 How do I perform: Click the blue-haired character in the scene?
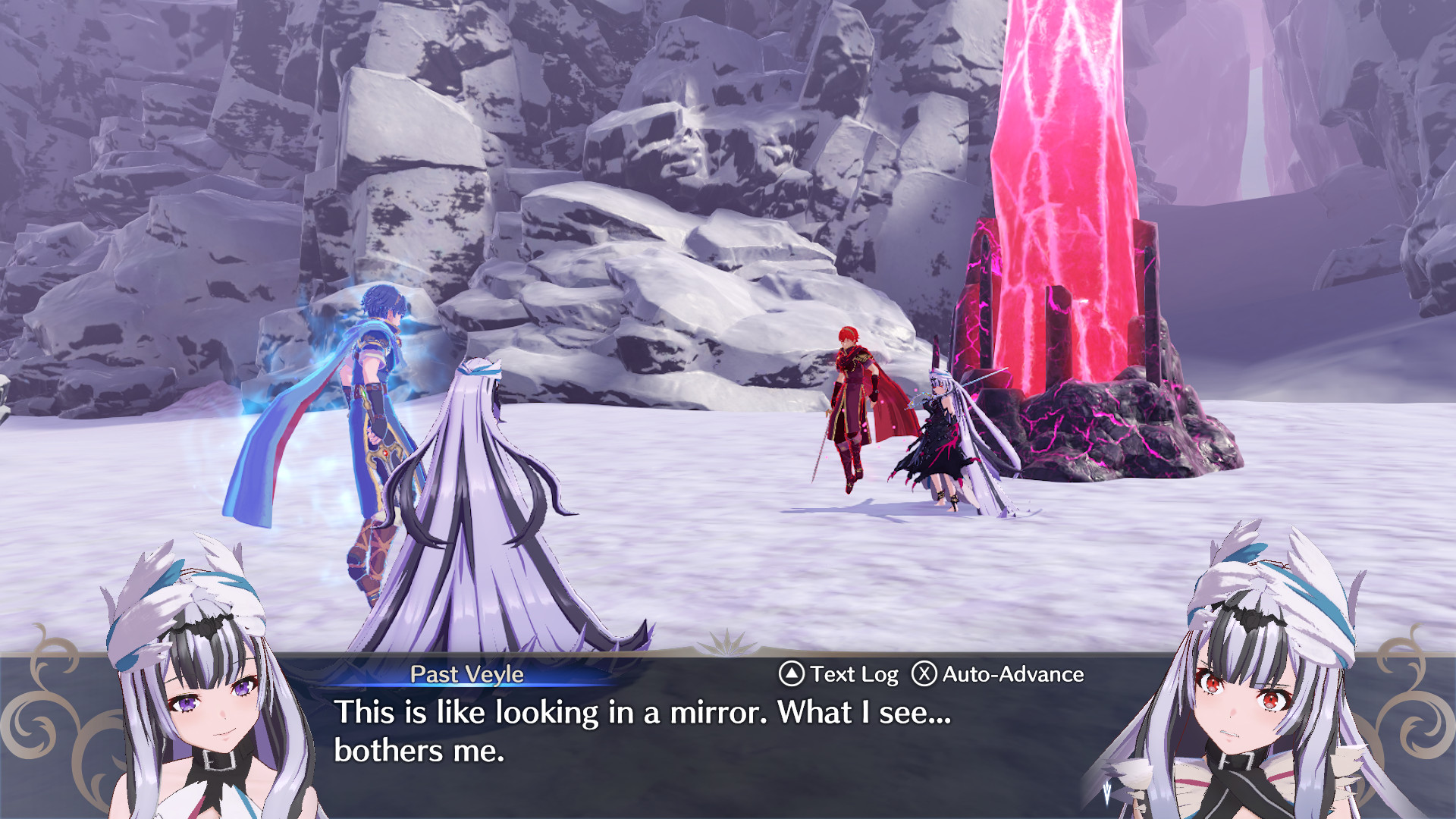(372, 379)
